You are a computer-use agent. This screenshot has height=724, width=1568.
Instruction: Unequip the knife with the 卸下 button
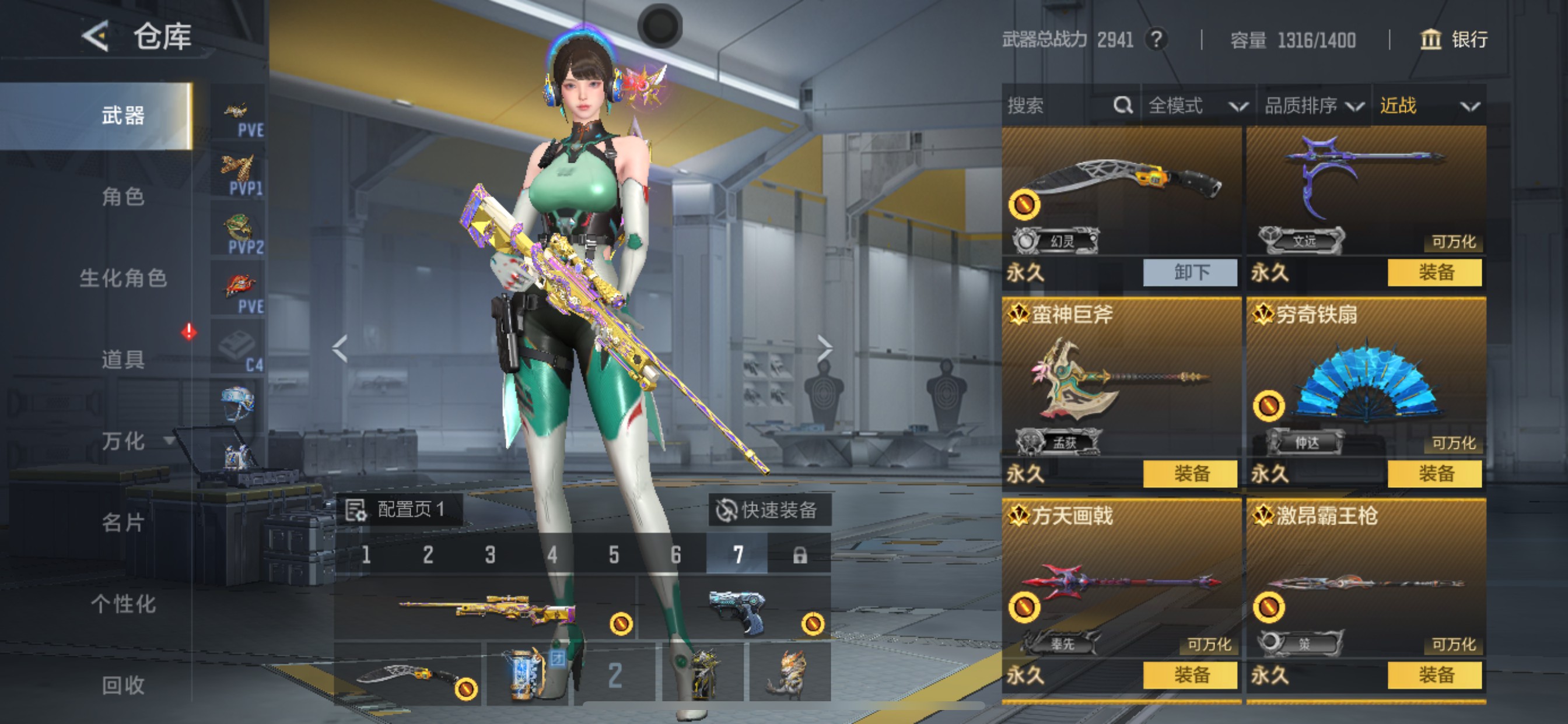point(1190,273)
